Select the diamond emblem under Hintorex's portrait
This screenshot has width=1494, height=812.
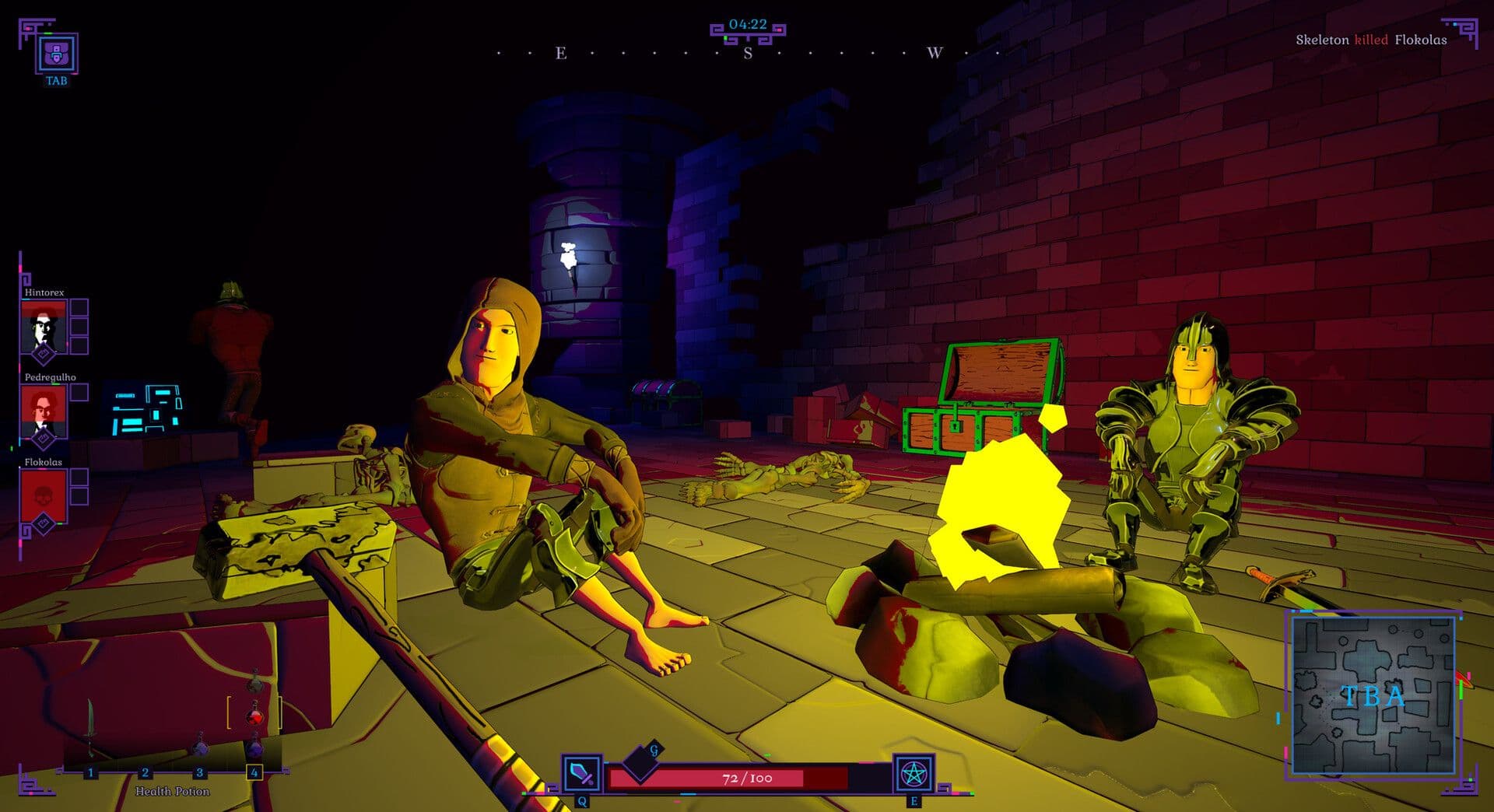point(44,355)
